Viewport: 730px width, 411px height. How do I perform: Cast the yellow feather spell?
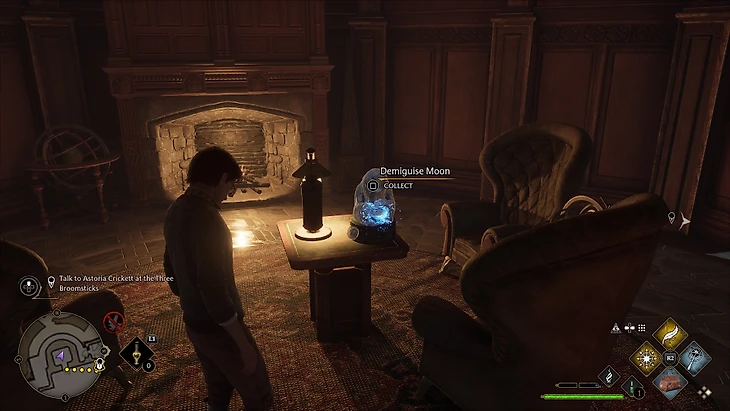[x=669, y=334]
